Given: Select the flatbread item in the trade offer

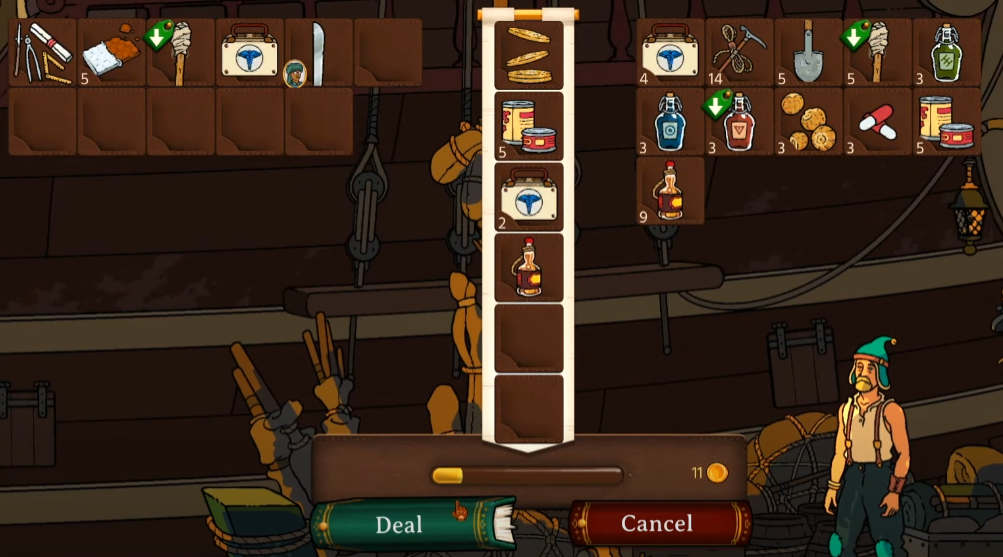Looking at the screenshot, I should pyautogui.click(x=529, y=55).
